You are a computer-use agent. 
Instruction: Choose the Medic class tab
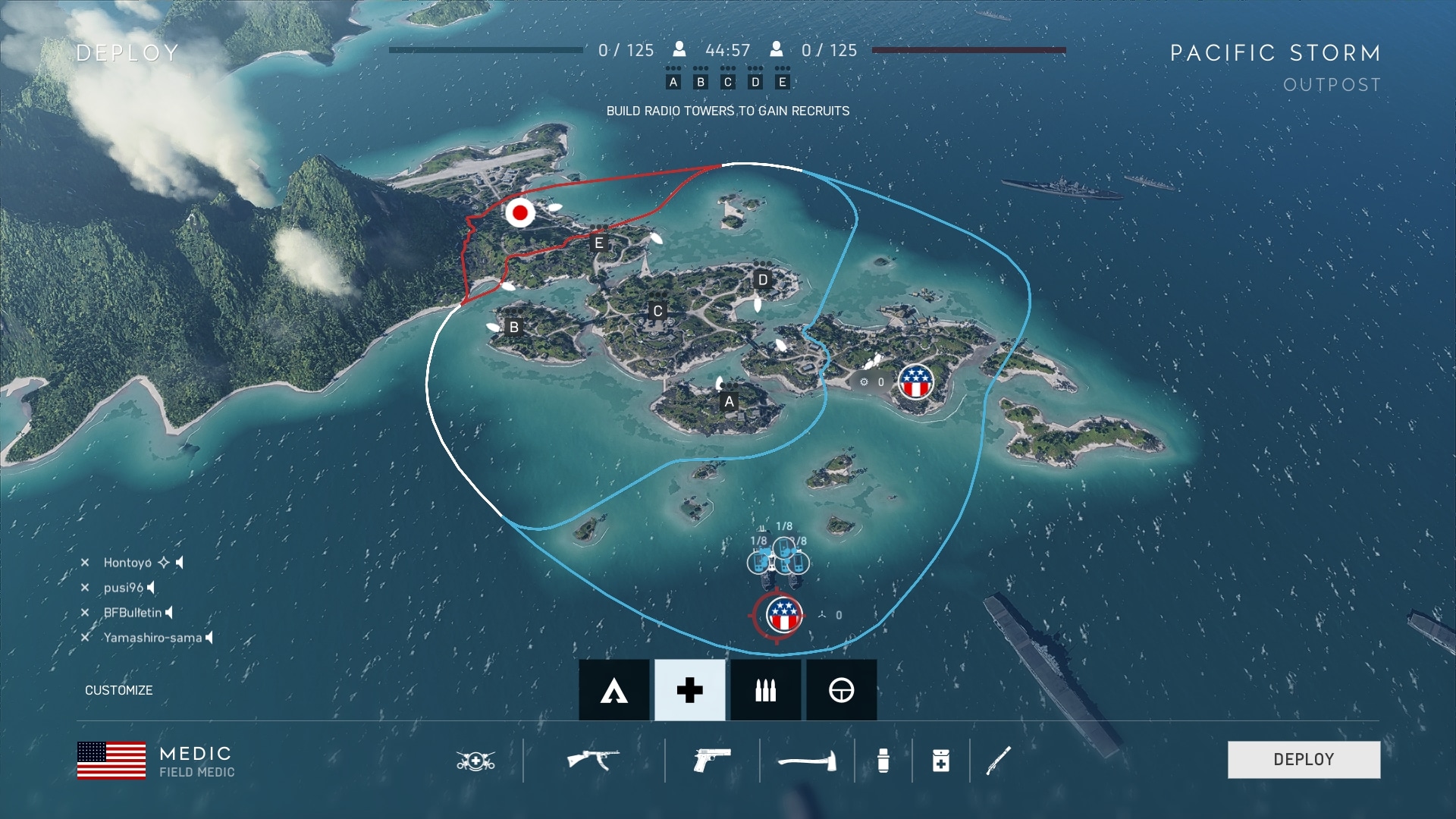[689, 690]
